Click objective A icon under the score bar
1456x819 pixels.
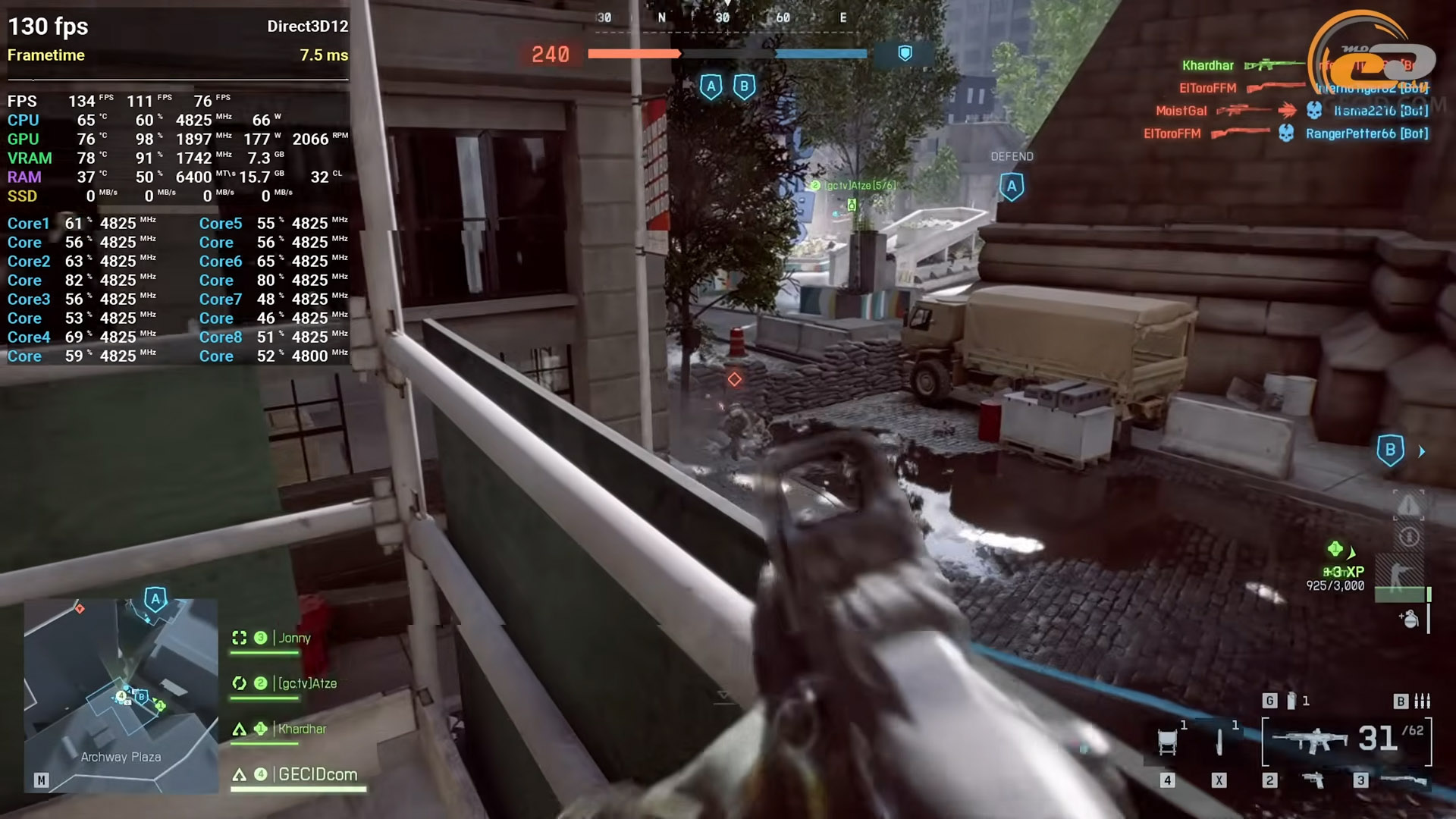click(711, 86)
